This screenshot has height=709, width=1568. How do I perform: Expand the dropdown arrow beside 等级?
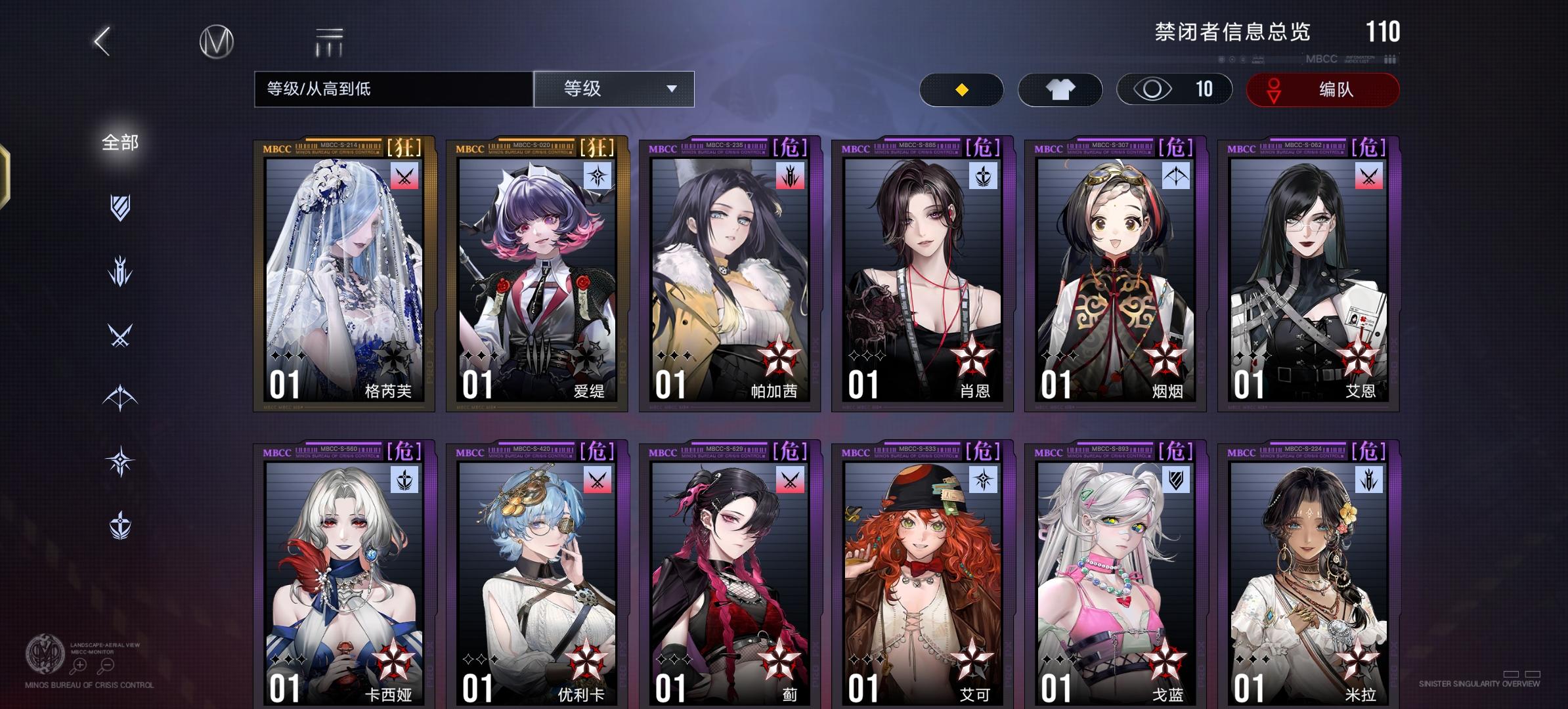(671, 89)
